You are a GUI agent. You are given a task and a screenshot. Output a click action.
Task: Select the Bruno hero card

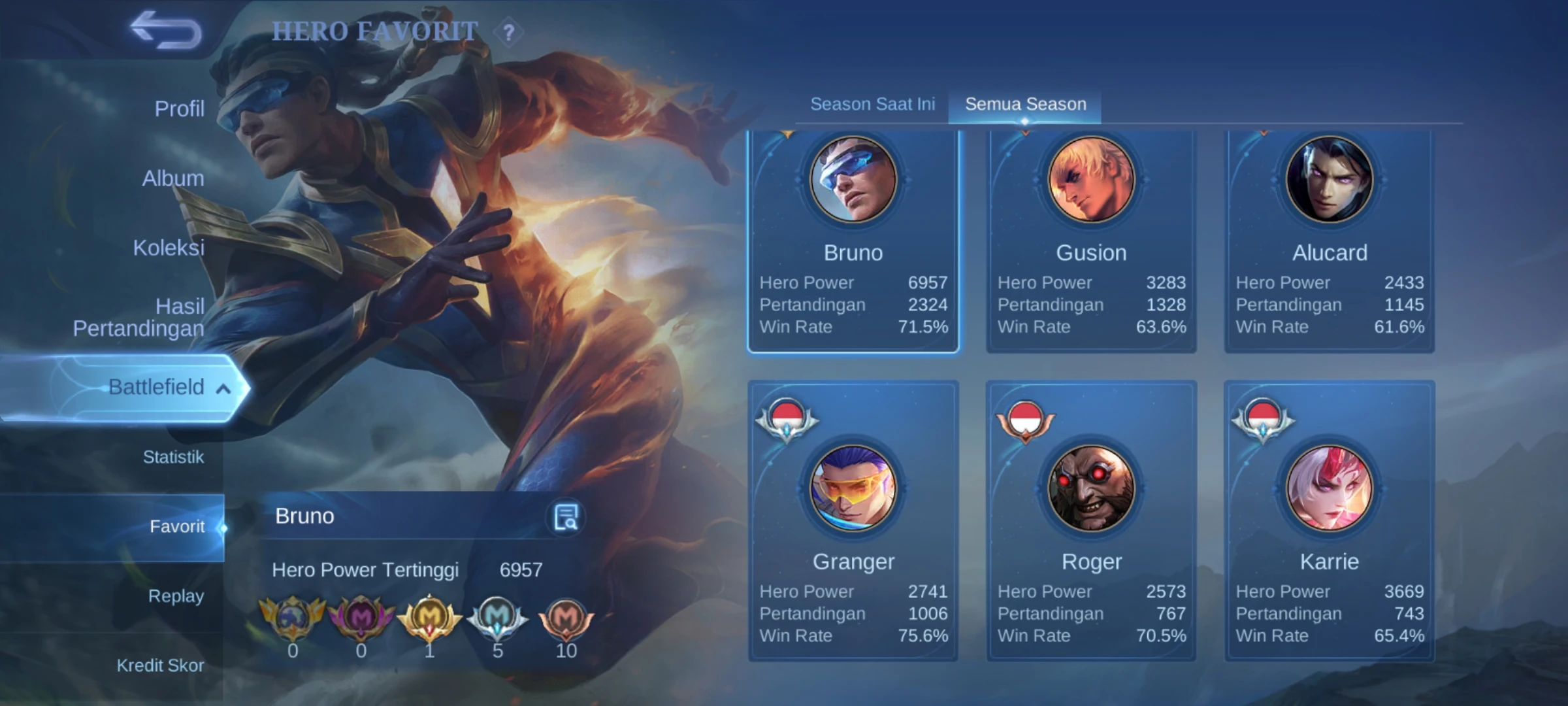tap(853, 242)
